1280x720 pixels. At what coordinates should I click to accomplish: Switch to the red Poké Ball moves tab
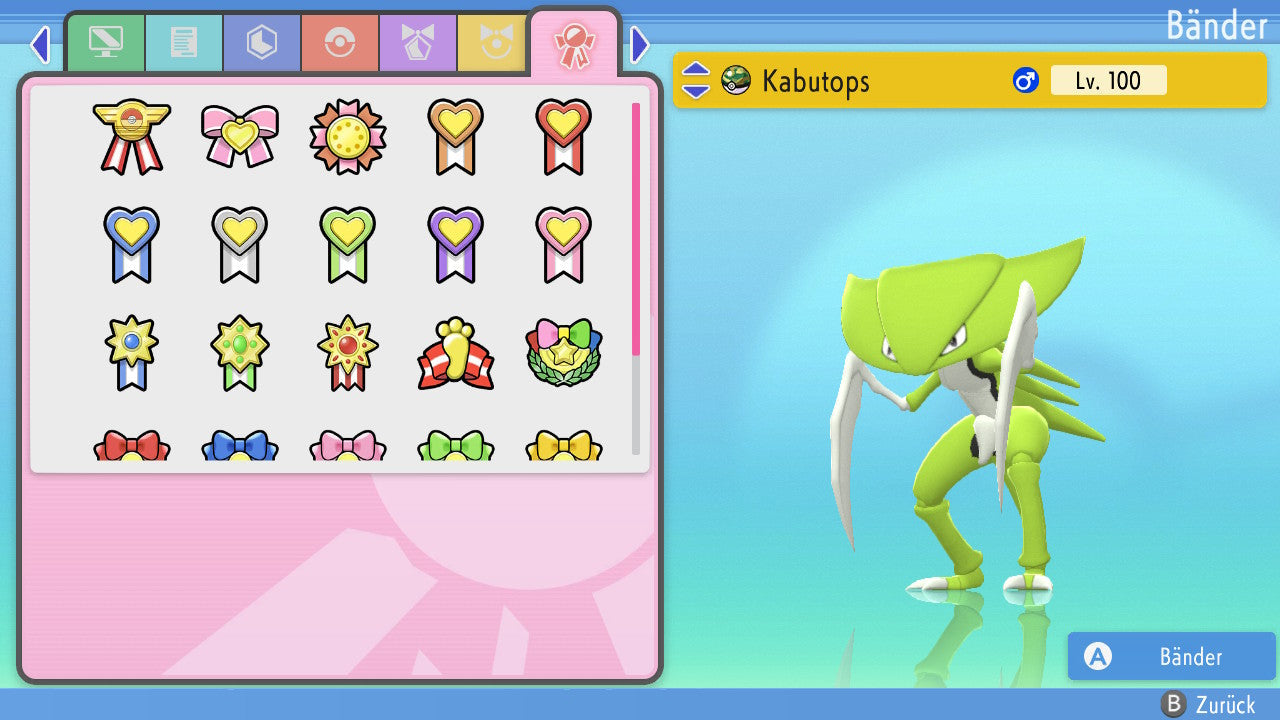[340, 43]
